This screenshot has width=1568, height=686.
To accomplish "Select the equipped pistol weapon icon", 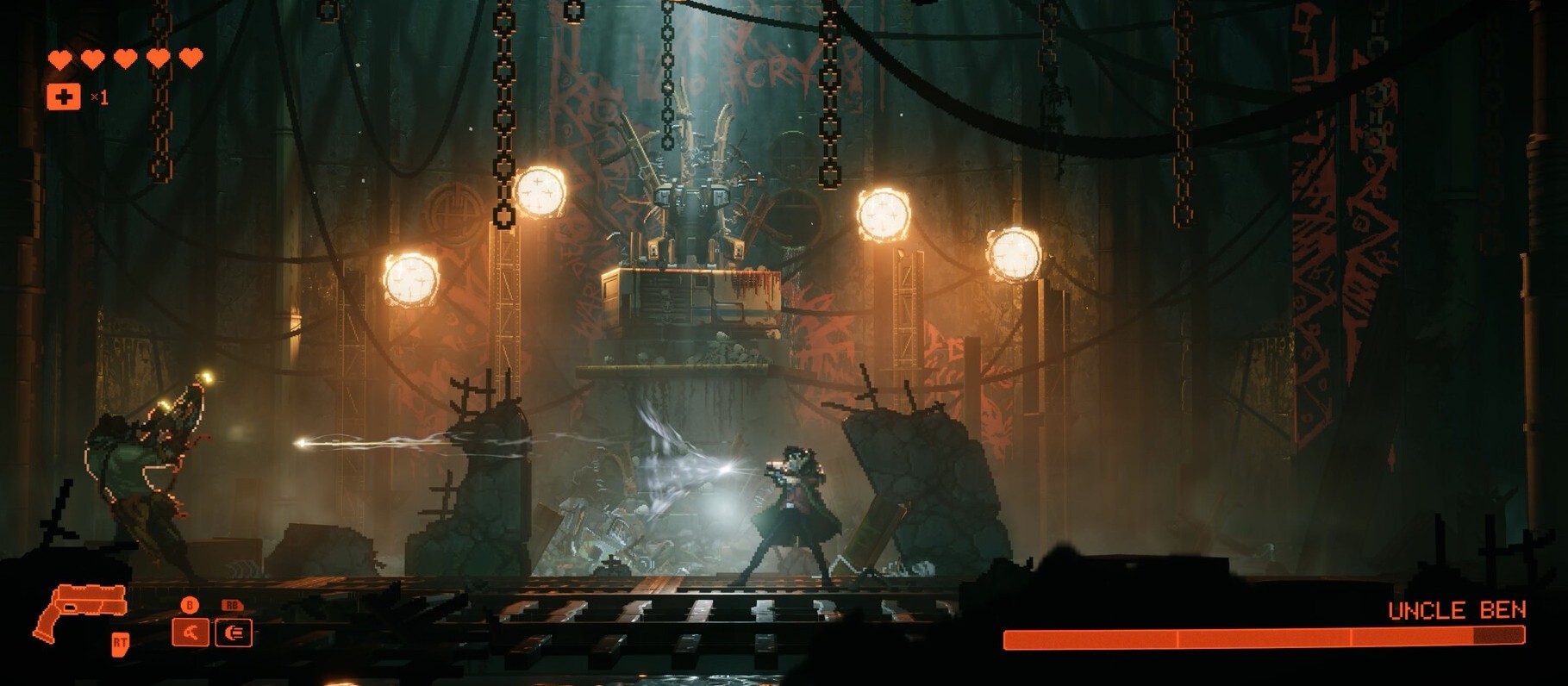I will pos(78,608).
